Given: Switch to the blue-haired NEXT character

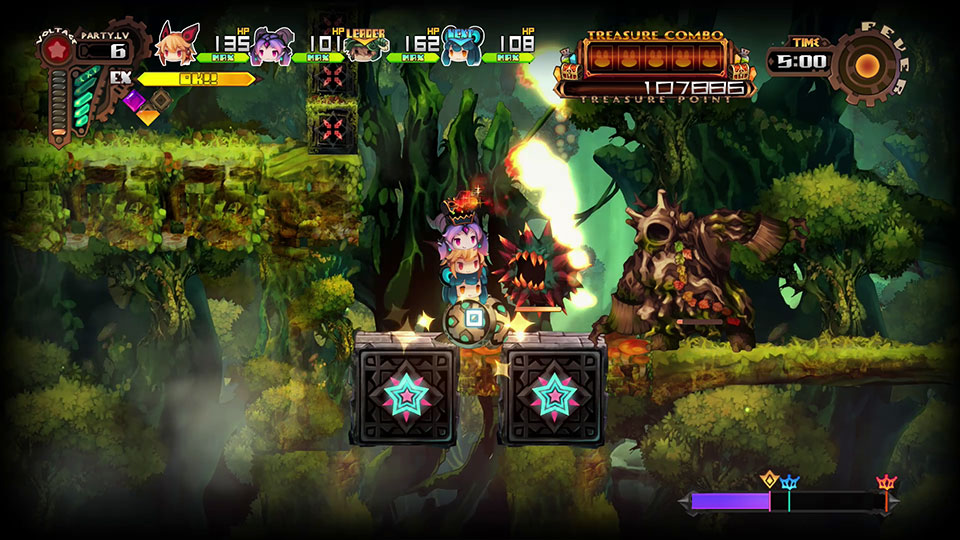Looking at the screenshot, I should click(x=460, y=48).
